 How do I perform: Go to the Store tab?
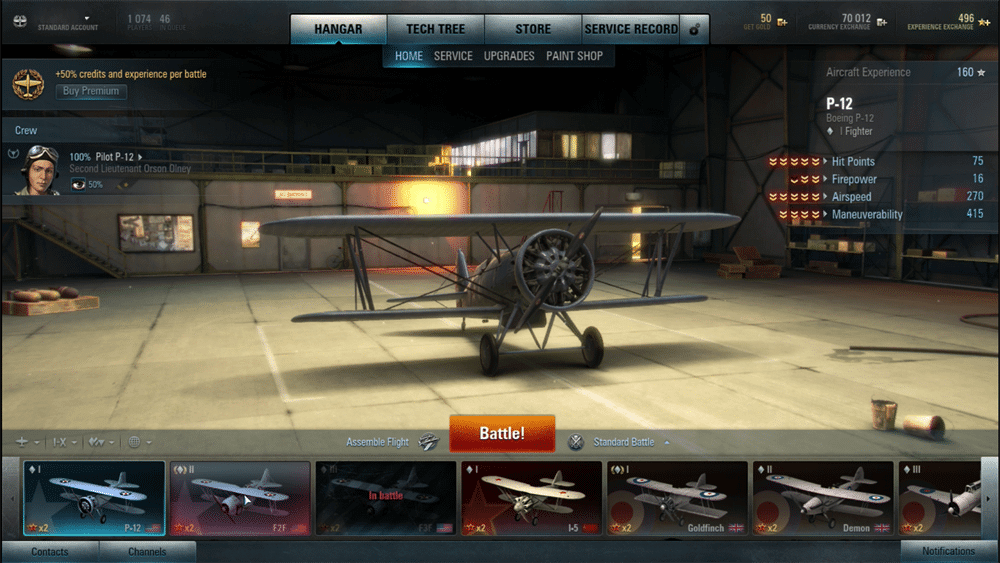[x=532, y=29]
